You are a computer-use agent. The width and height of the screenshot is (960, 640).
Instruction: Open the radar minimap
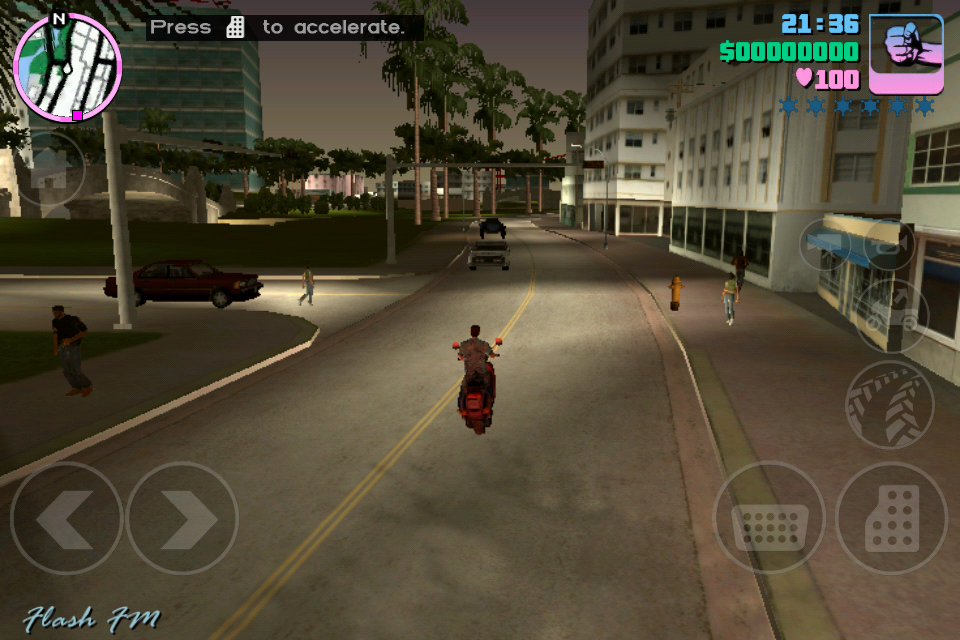(x=67, y=67)
